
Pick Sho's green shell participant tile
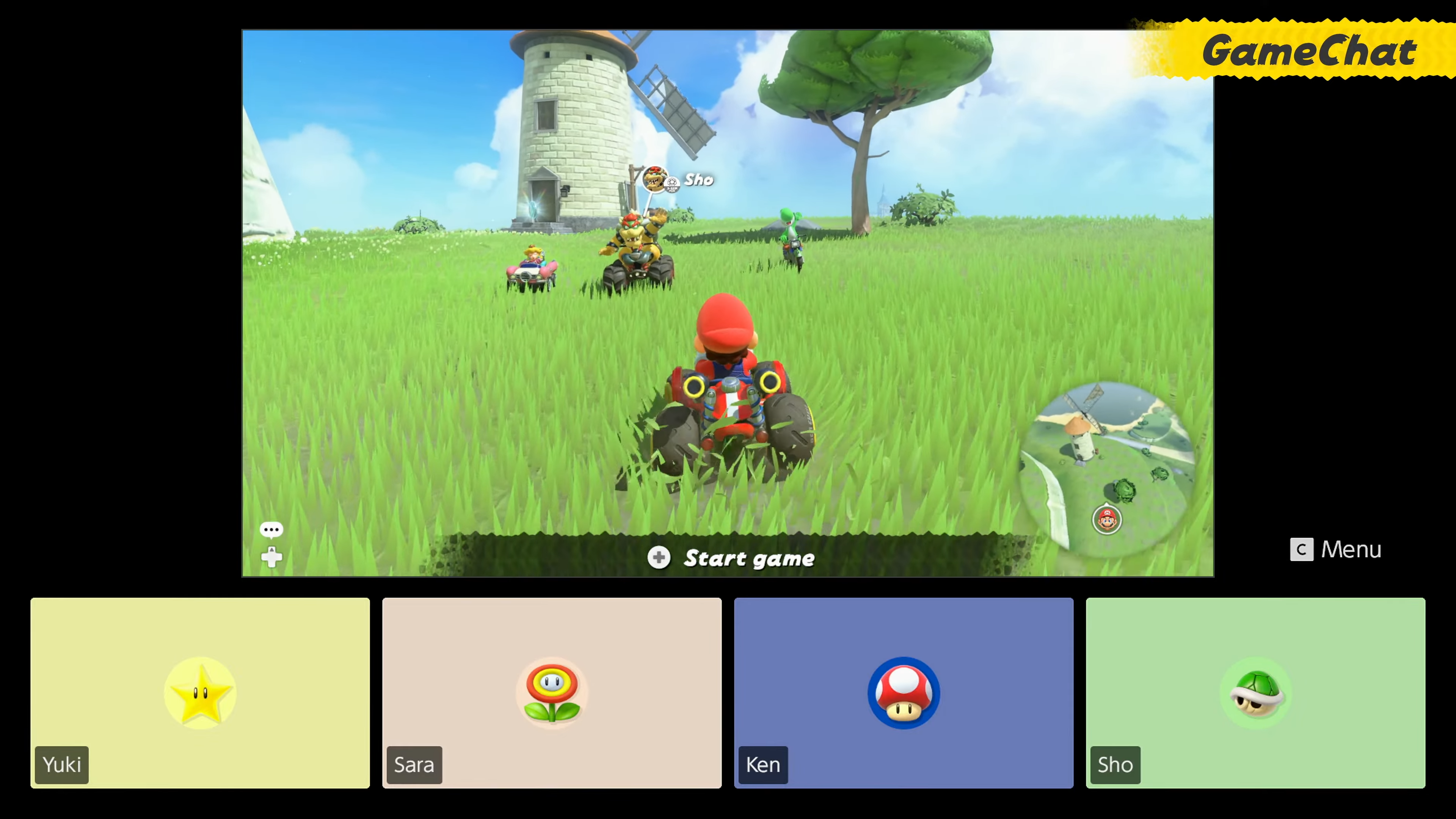[x=1255, y=692]
